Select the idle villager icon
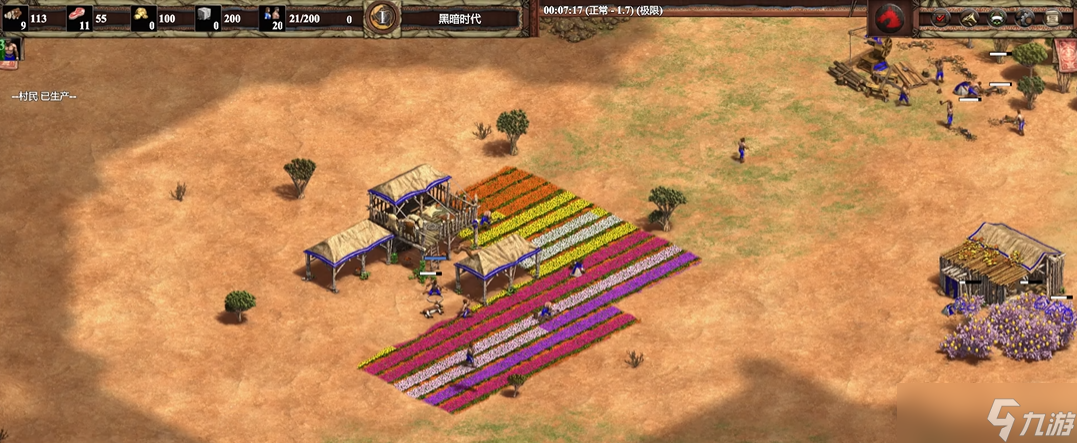The image size is (1077, 443). coord(10,49)
